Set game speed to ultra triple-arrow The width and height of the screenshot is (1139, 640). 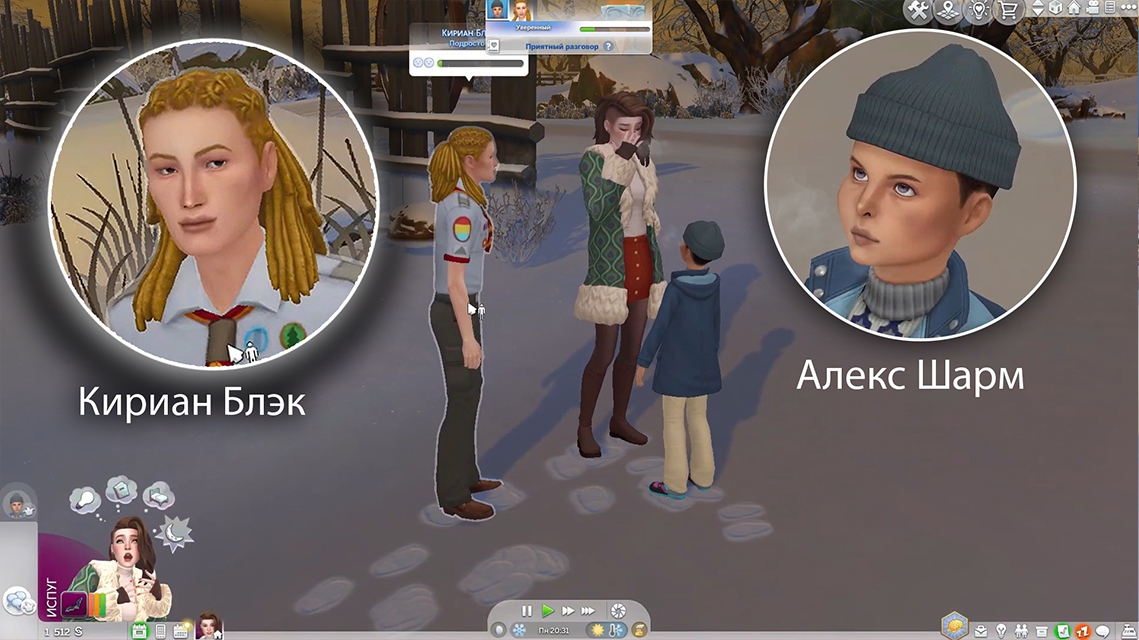click(589, 610)
